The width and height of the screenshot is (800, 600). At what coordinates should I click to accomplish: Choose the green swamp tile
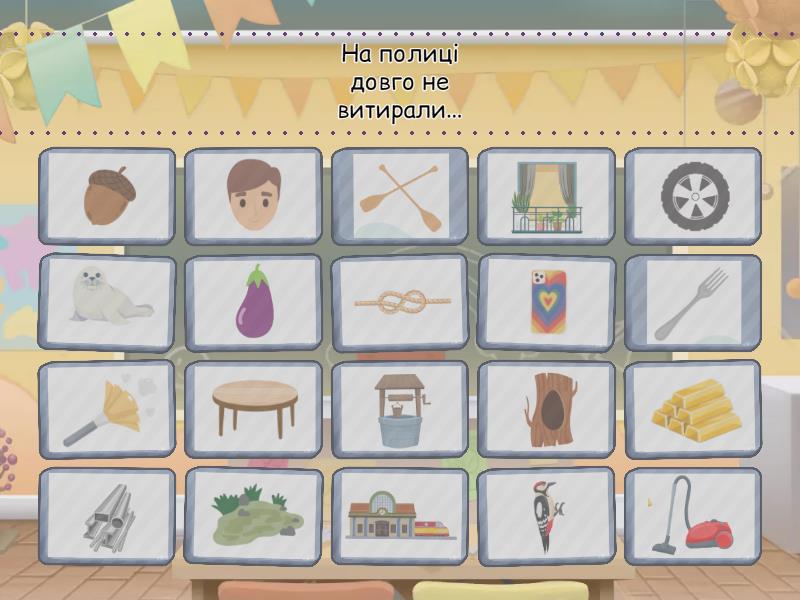(253, 516)
